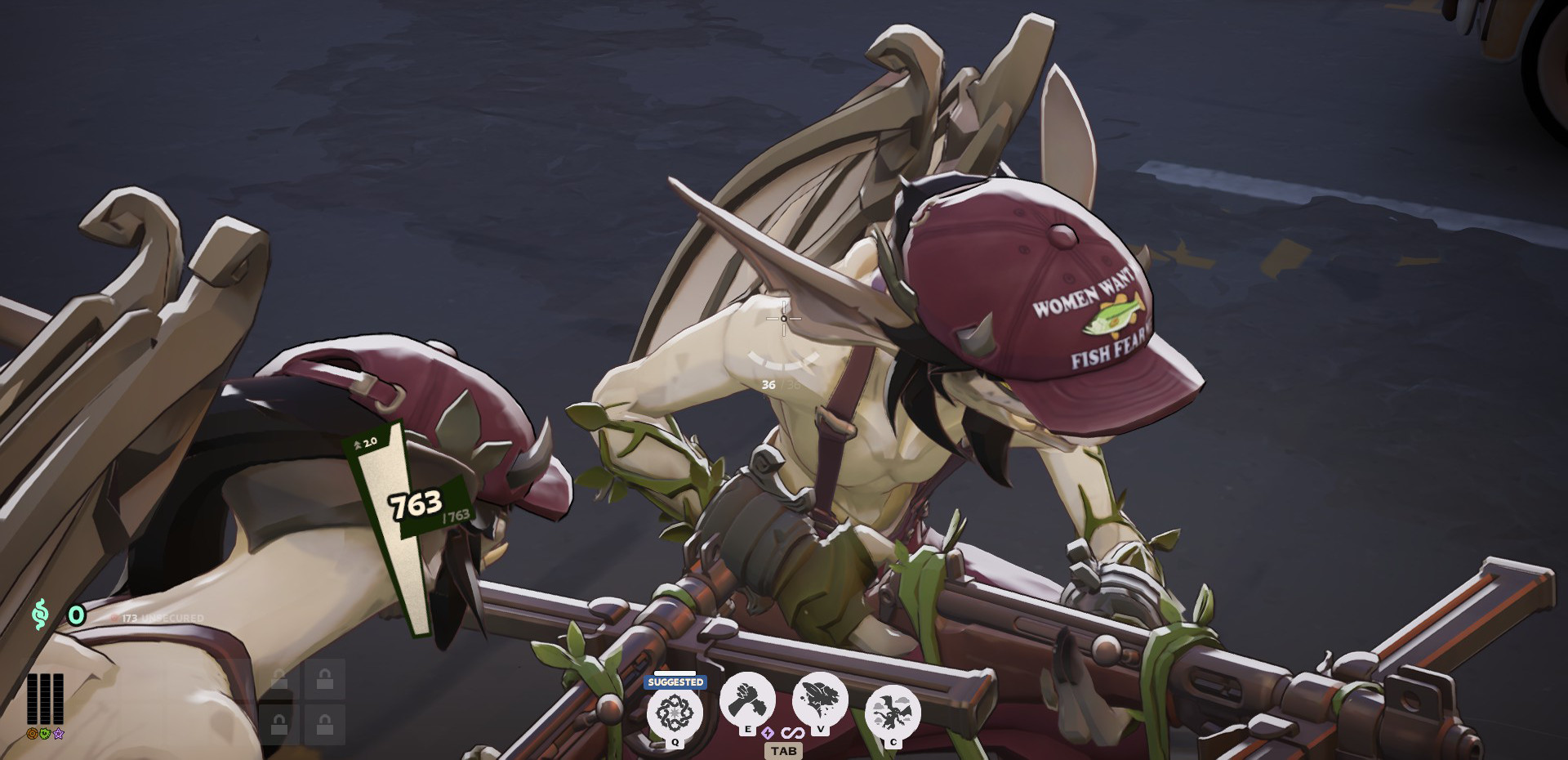The height and width of the screenshot is (760, 1568).
Task: Click the purple lightning bolt icon near TAB
Action: (x=768, y=733)
